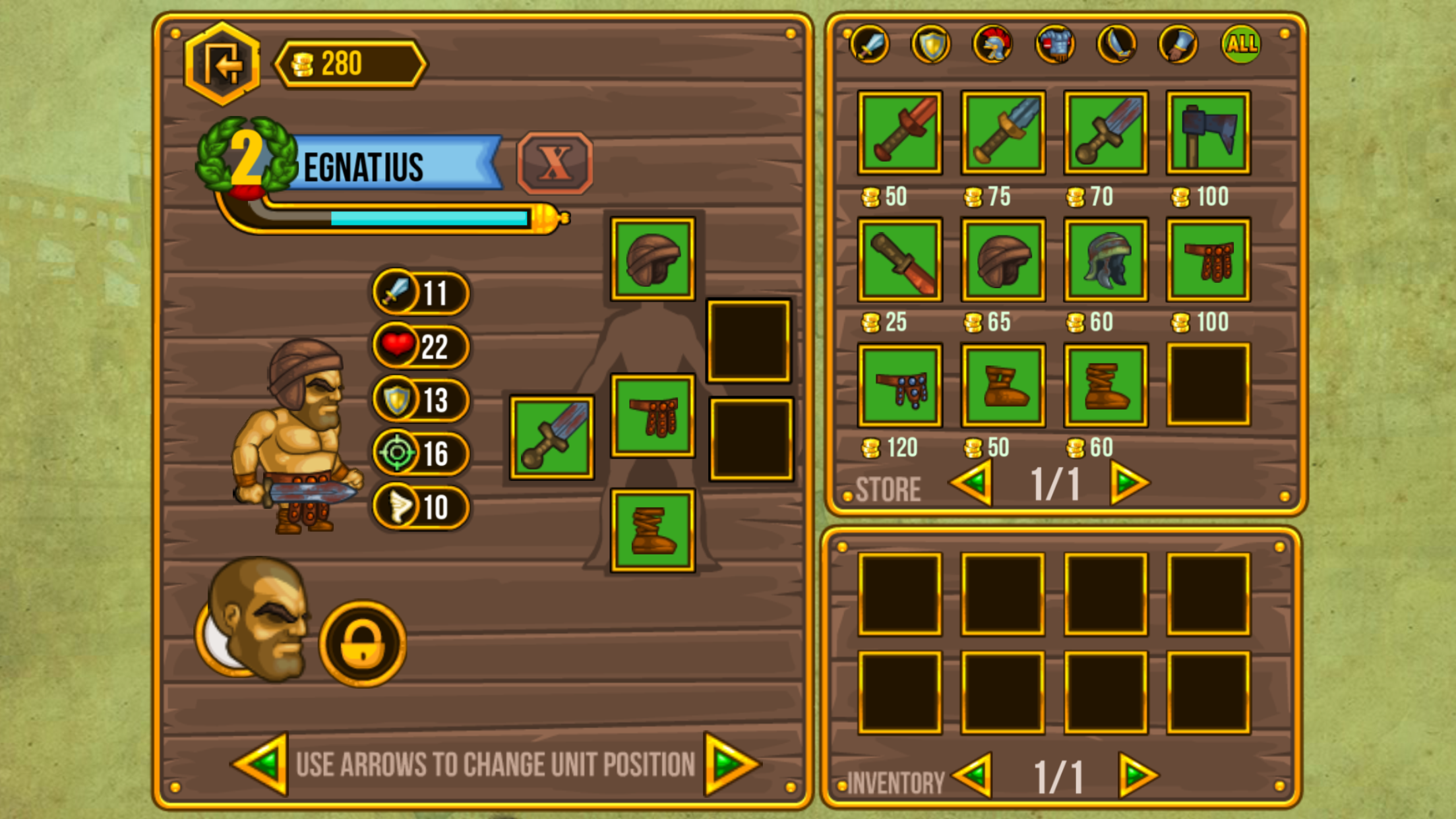Select the equipped leather helmet slot
1456x819 pixels.
652,259
